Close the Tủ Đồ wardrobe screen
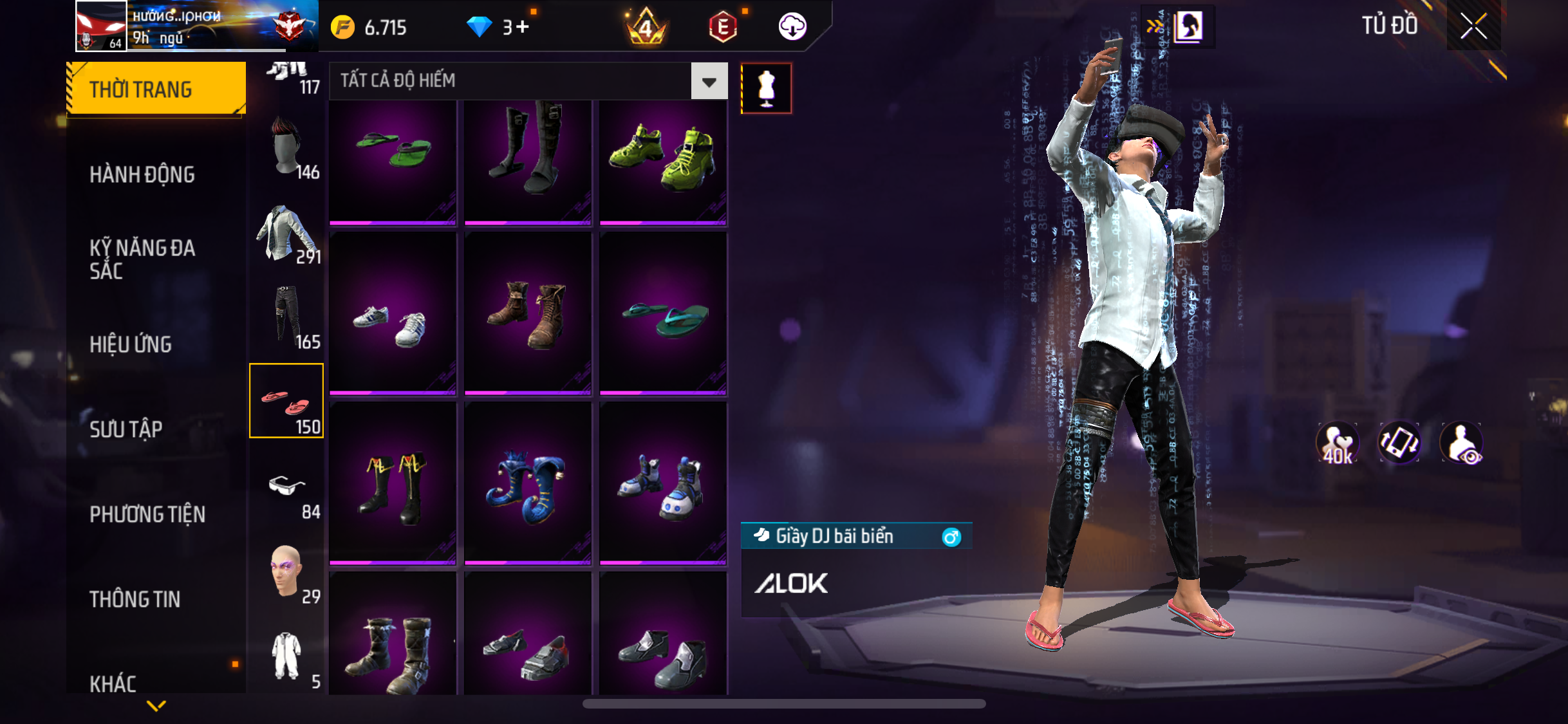Image resolution: width=1568 pixels, height=724 pixels. [1473, 27]
